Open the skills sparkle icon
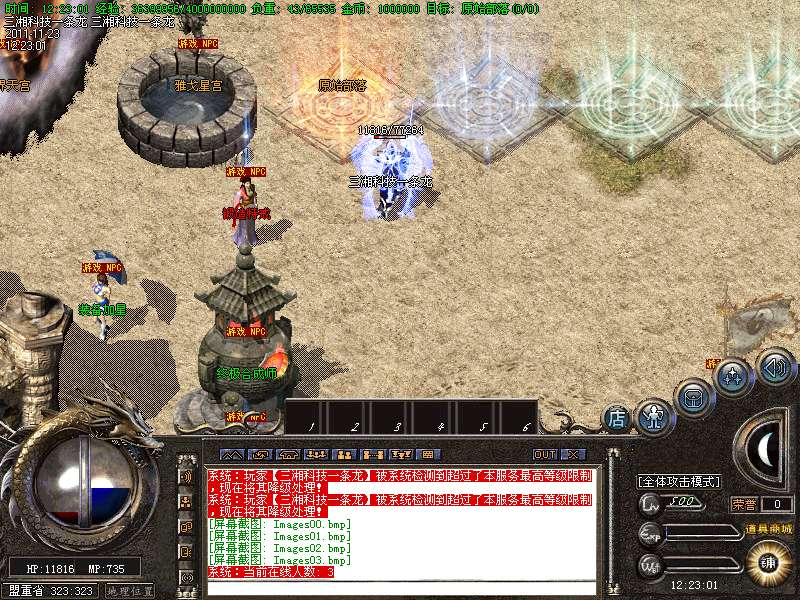The image size is (800, 600). (733, 377)
